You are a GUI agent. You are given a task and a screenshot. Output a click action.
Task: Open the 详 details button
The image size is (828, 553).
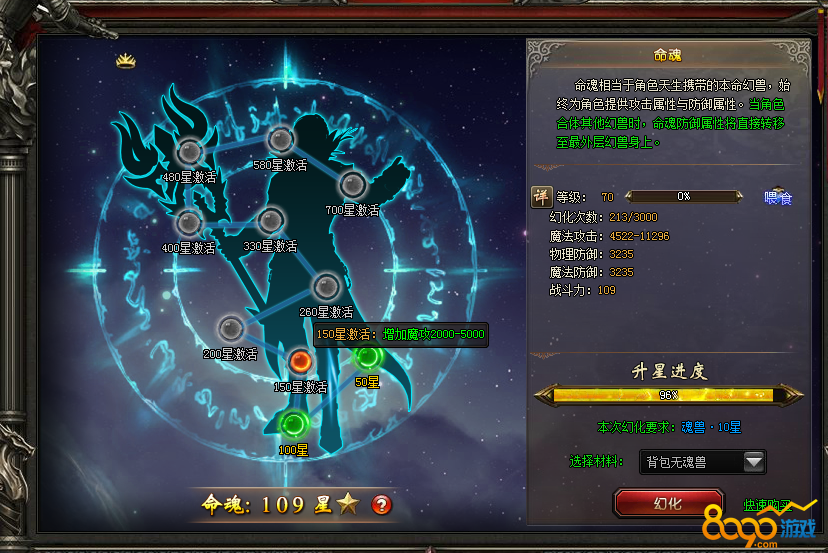[540, 197]
